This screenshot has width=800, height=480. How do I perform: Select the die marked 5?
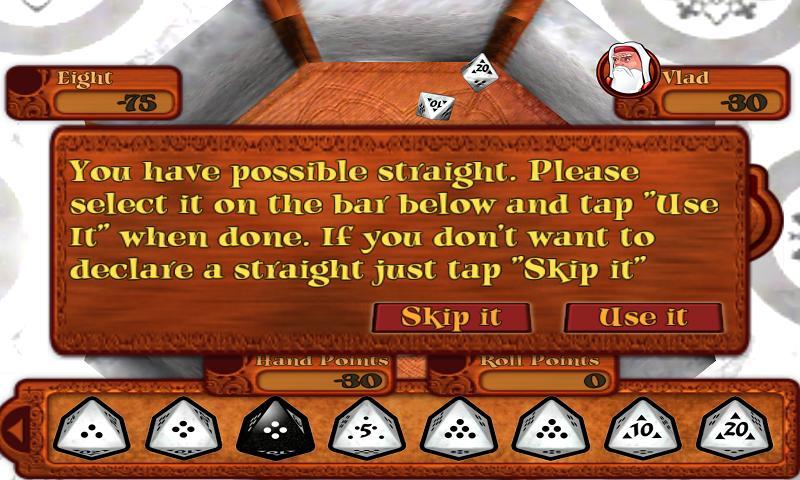[367, 428]
